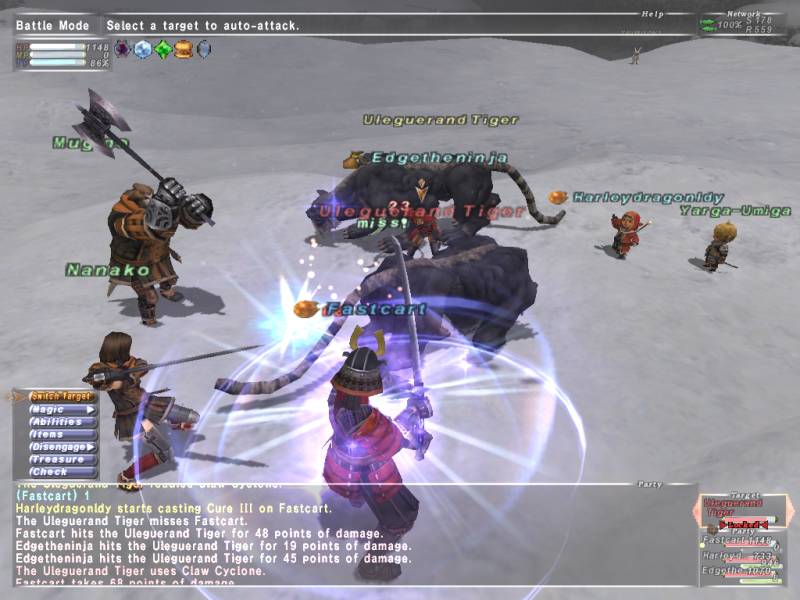Select the Disengage command
Screen dimensions: 800x600
[60, 447]
